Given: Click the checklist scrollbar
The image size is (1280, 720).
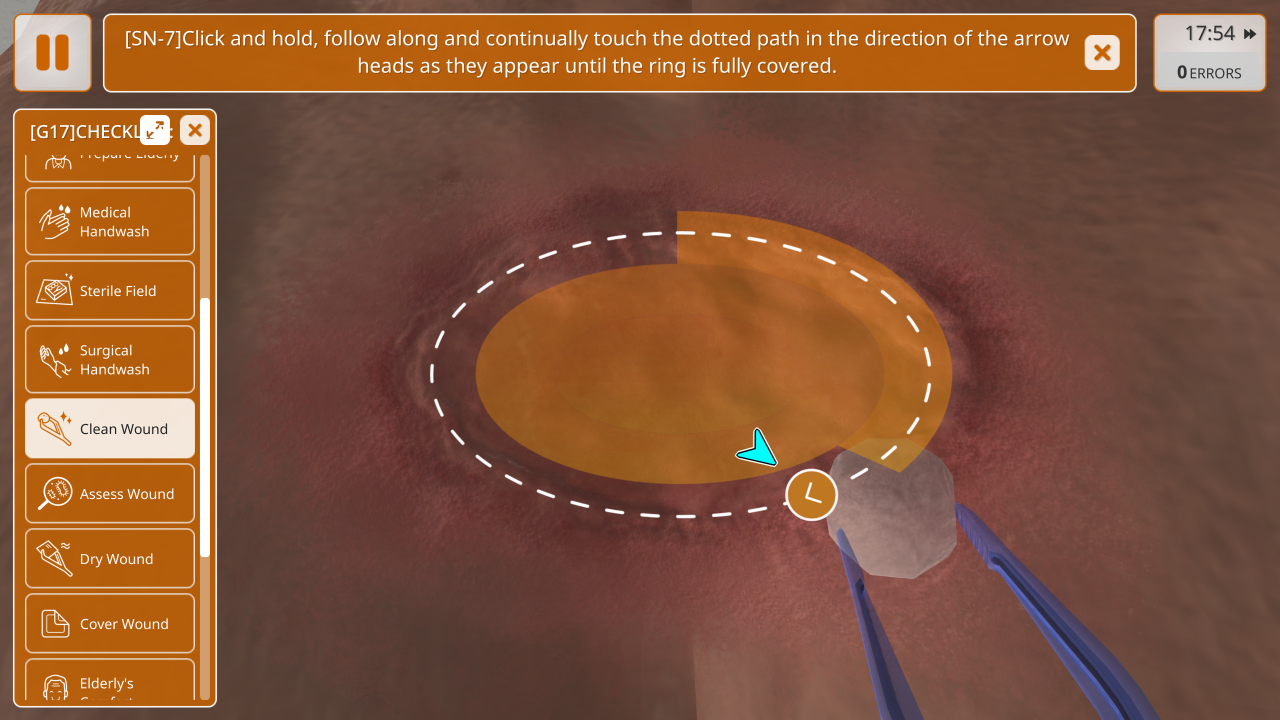Looking at the screenshot, I should (x=205, y=426).
